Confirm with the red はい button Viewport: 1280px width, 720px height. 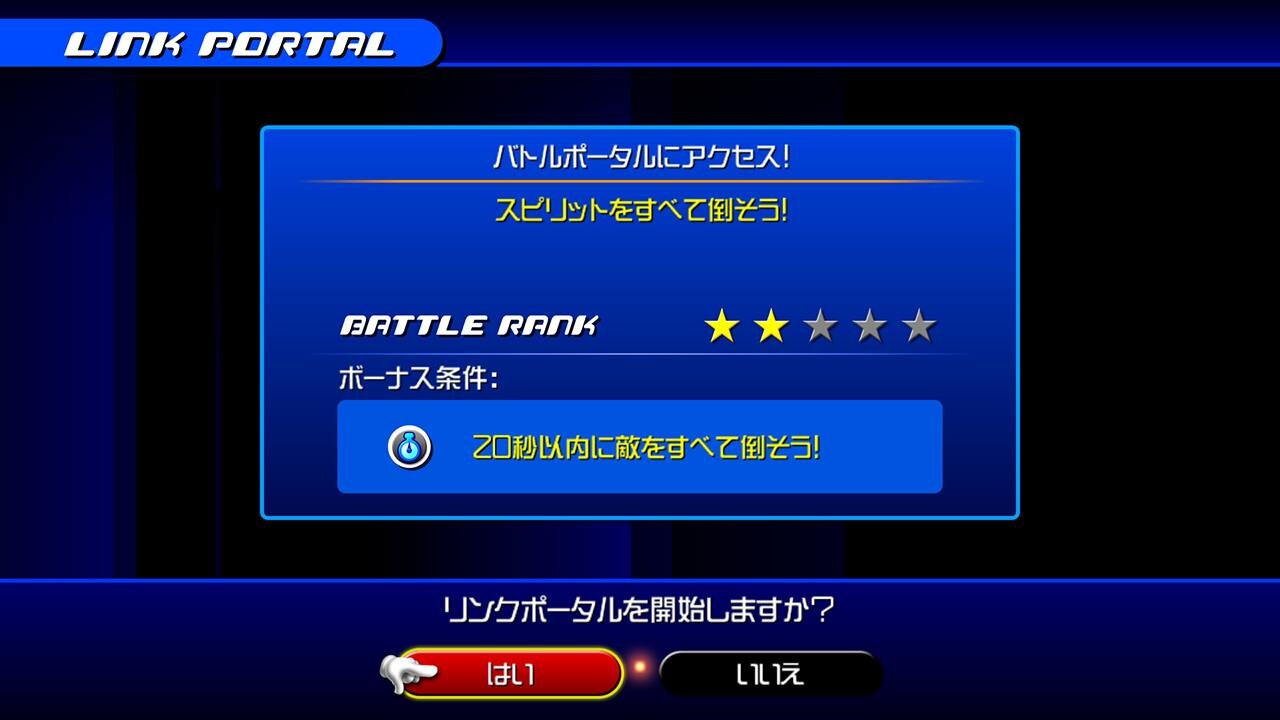(x=511, y=673)
